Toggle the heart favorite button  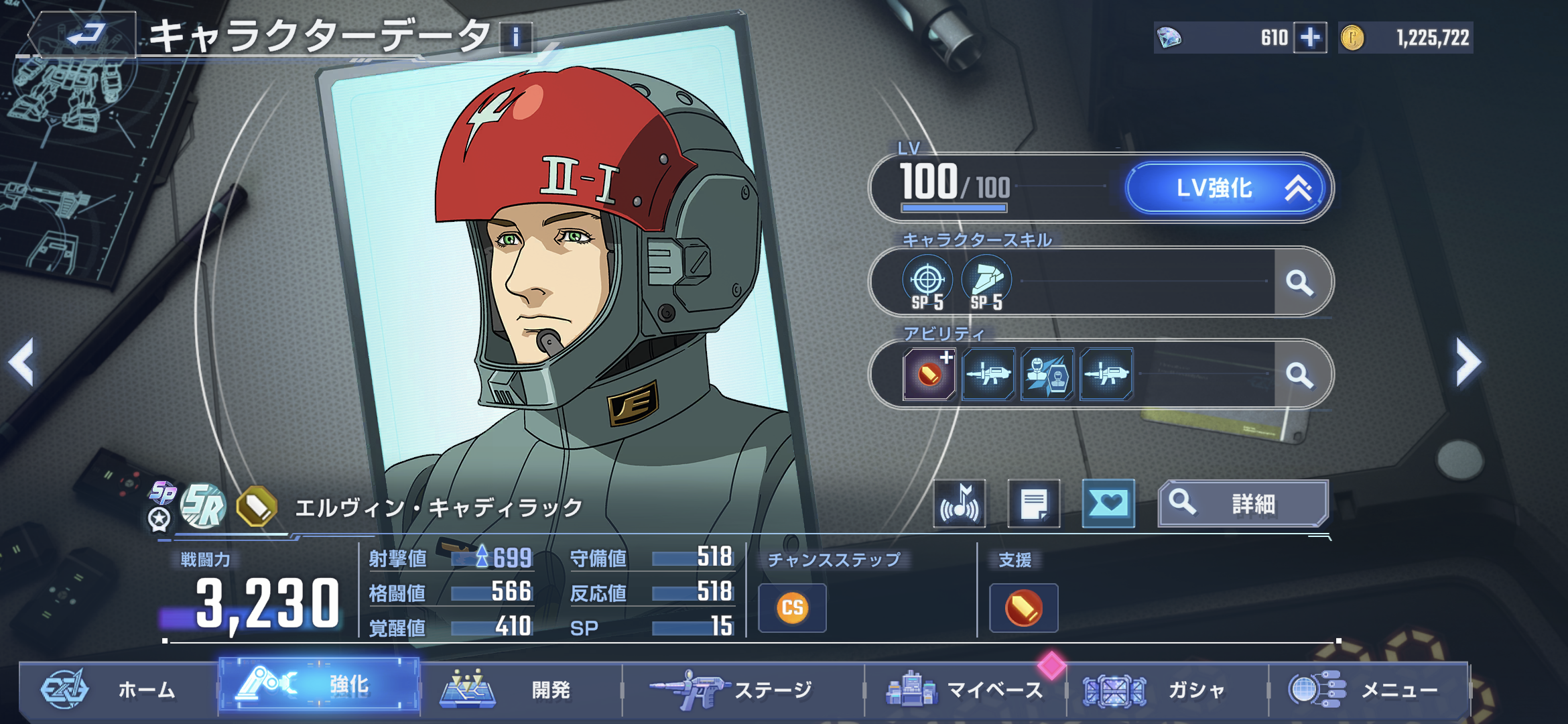click(x=1108, y=504)
